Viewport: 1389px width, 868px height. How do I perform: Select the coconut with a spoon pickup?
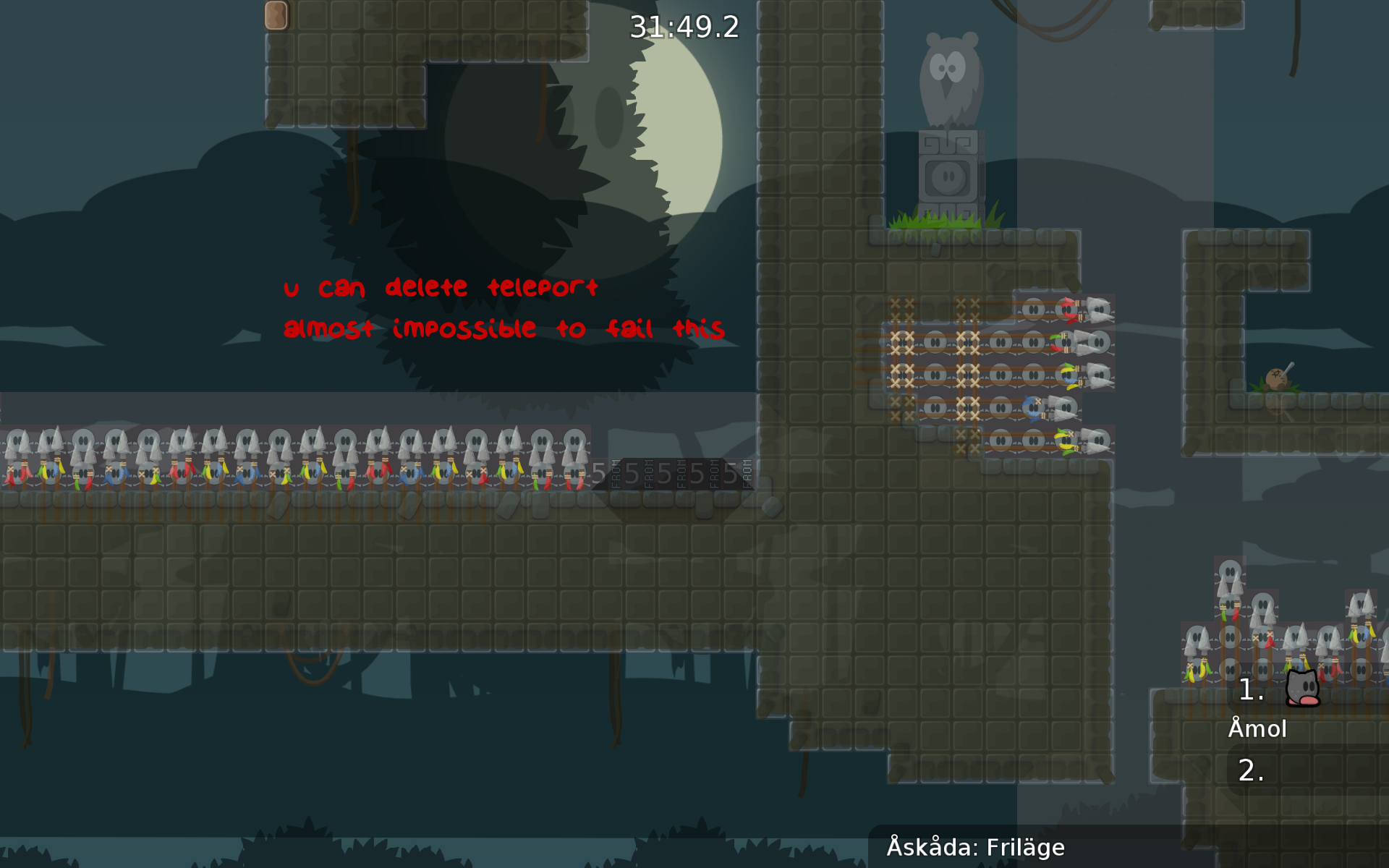(1278, 380)
